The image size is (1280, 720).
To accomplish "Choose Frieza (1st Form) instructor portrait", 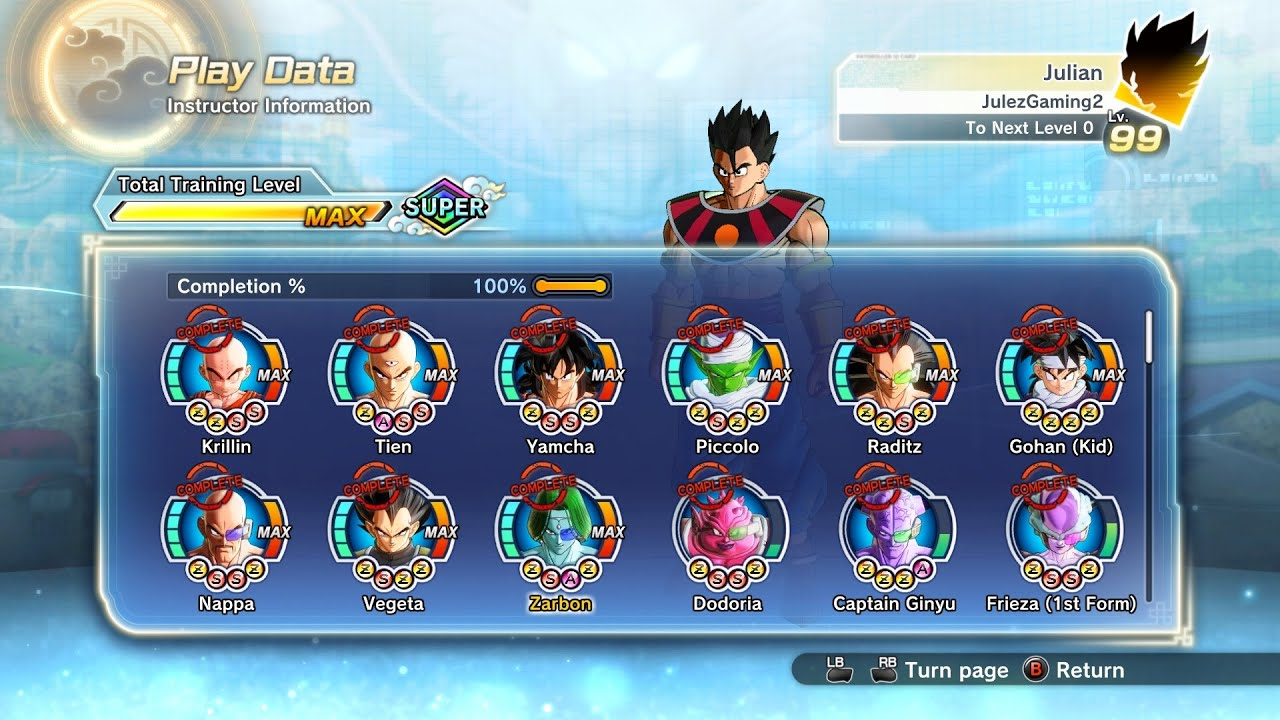I will 1061,530.
